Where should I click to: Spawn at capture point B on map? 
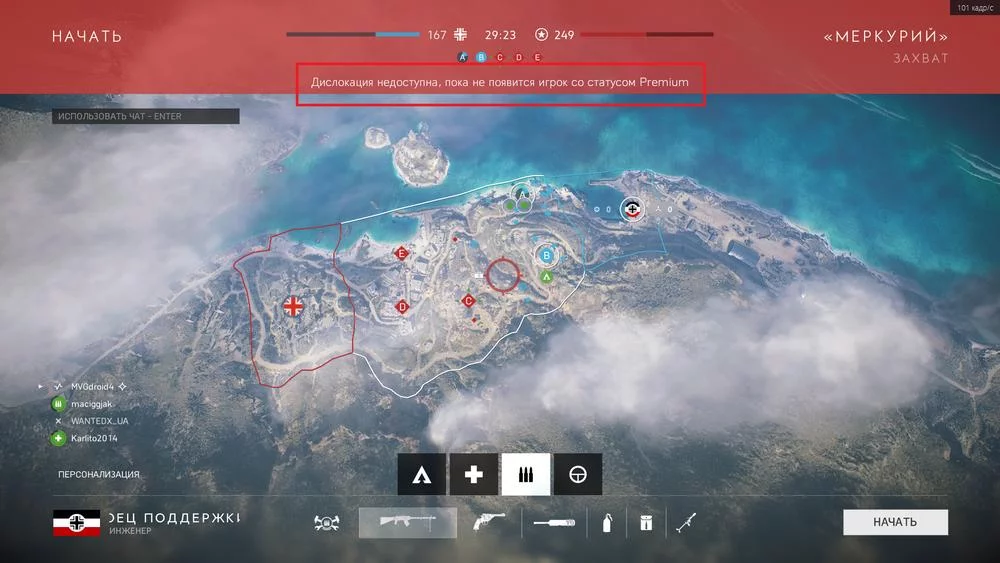(x=546, y=254)
